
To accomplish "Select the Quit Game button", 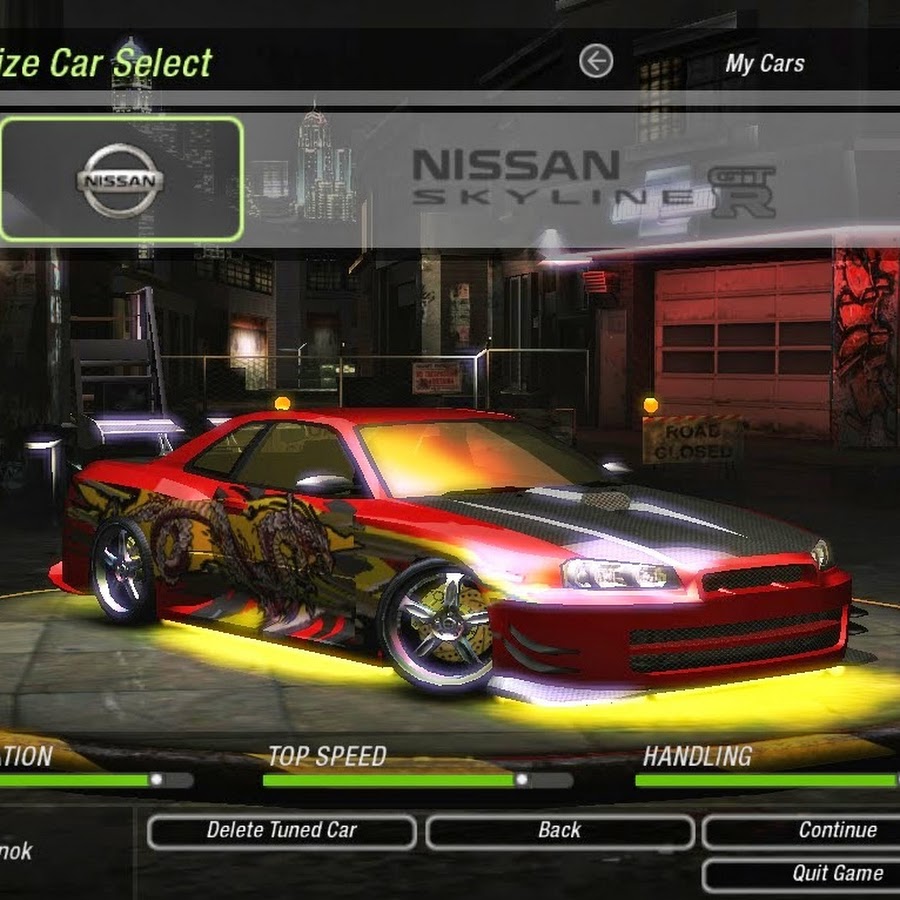I will coord(803,874).
